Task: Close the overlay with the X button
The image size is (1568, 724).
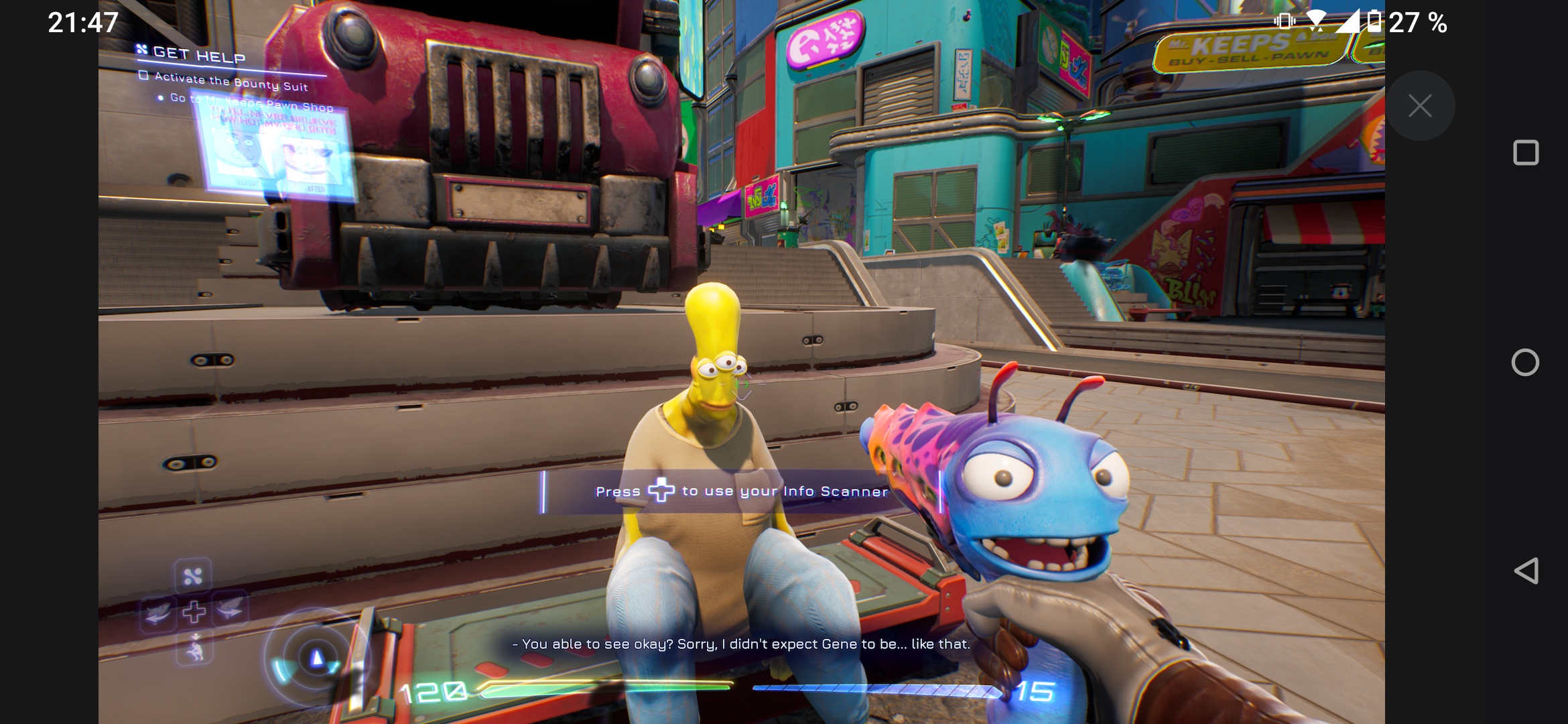Action: pyautogui.click(x=1419, y=106)
